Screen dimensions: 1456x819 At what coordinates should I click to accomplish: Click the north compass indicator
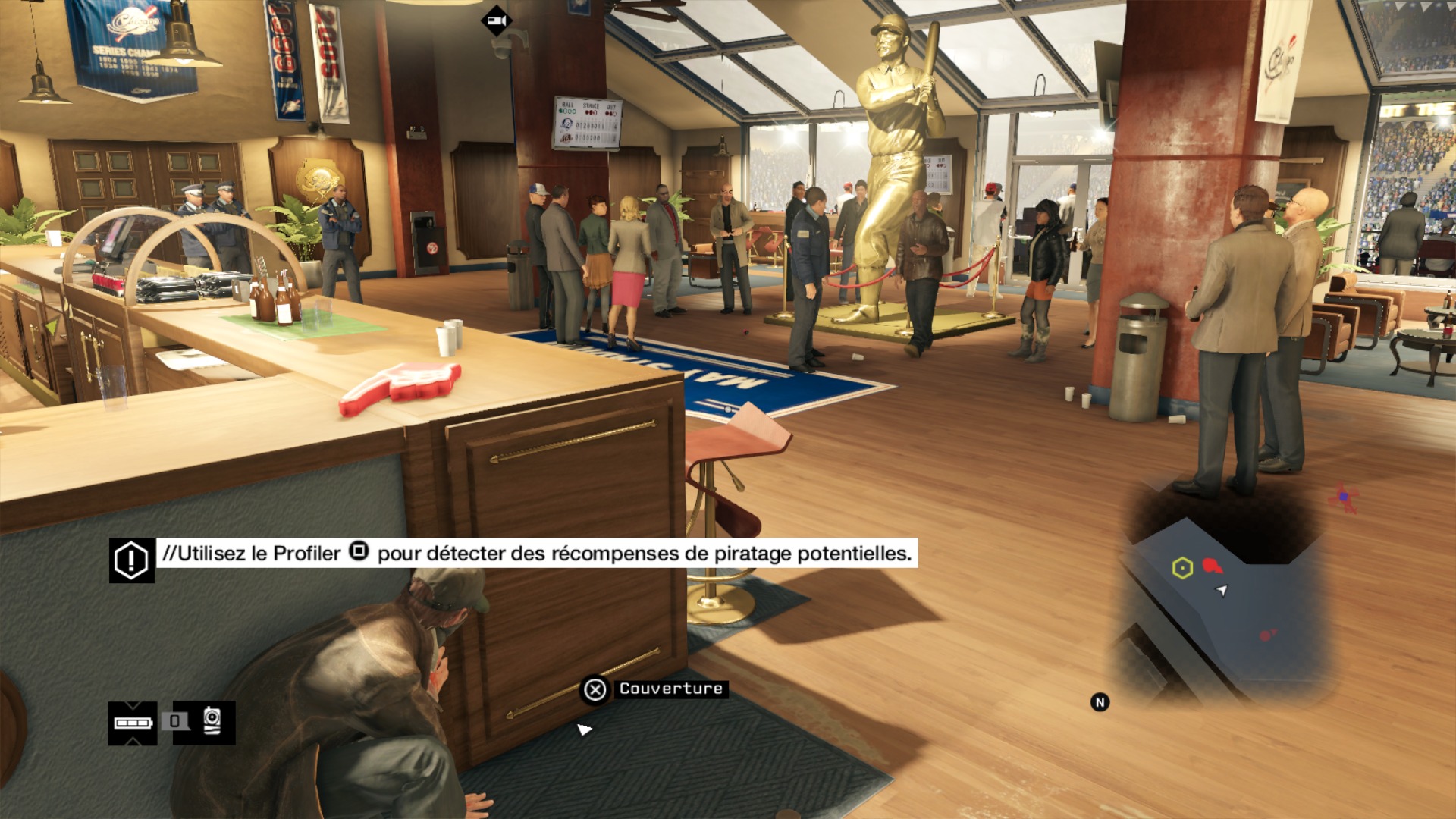1100,702
